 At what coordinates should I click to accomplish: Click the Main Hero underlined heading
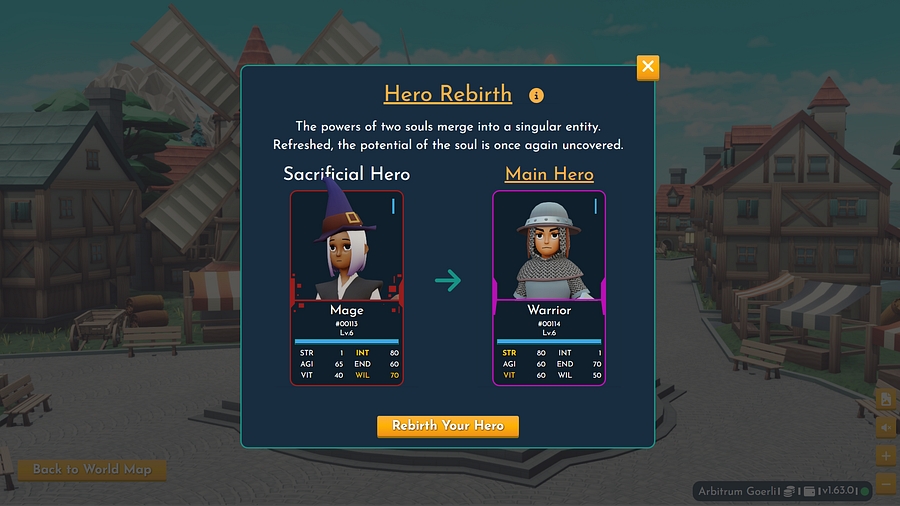click(549, 174)
